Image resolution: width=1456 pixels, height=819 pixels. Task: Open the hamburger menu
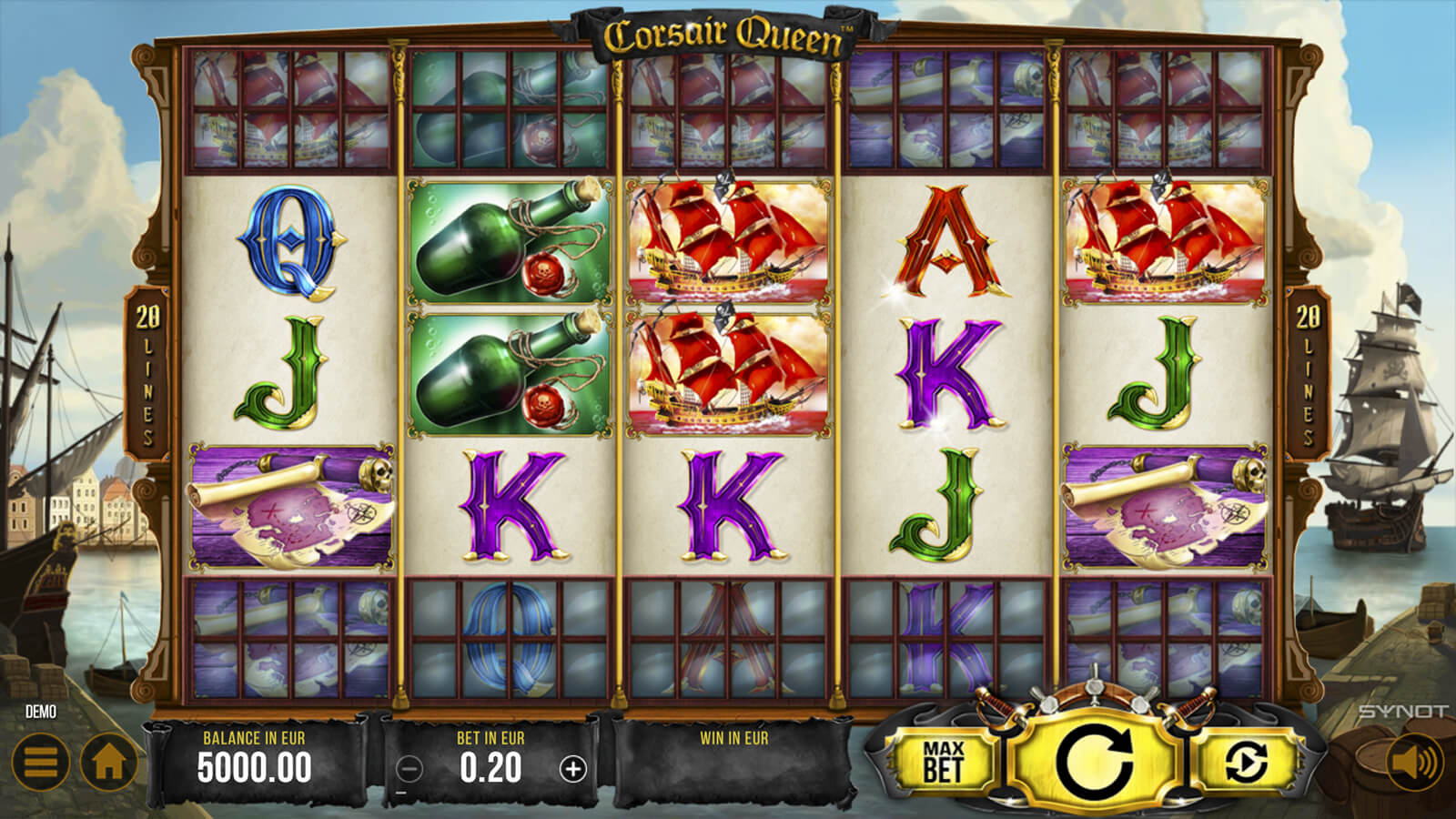coord(40,762)
